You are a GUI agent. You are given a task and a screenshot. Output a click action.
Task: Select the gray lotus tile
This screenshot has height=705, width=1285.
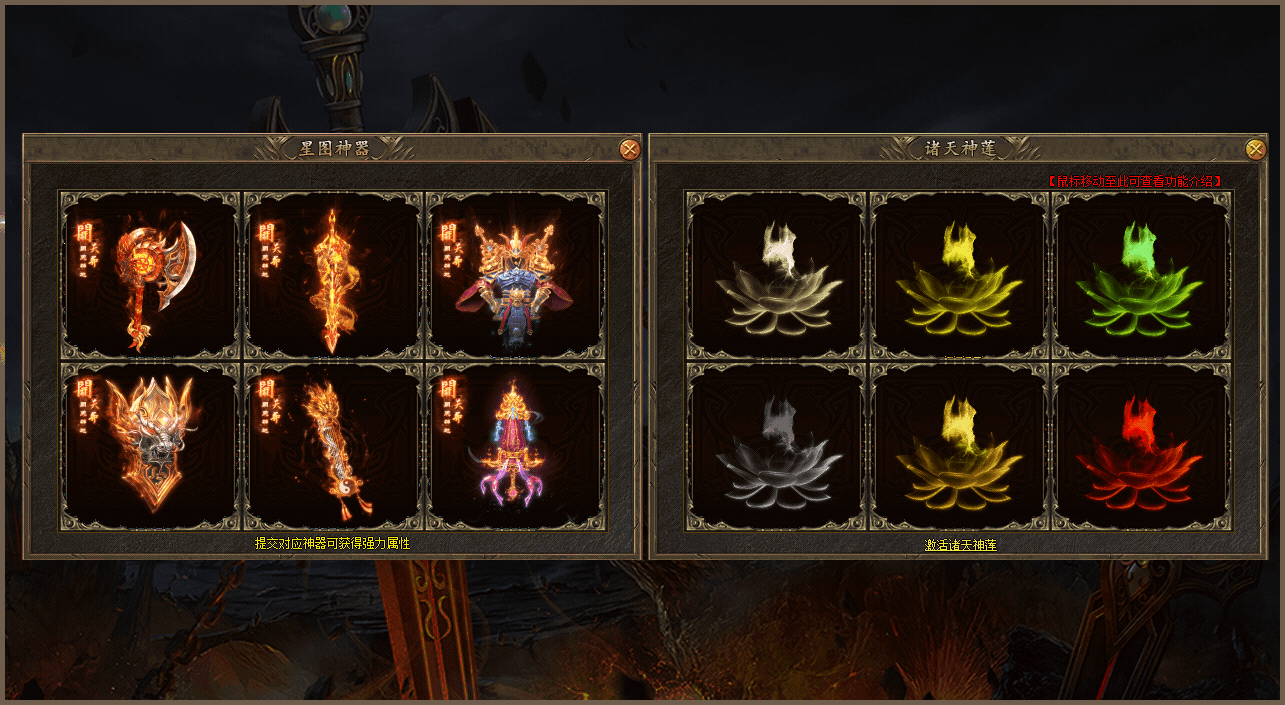tap(776, 446)
